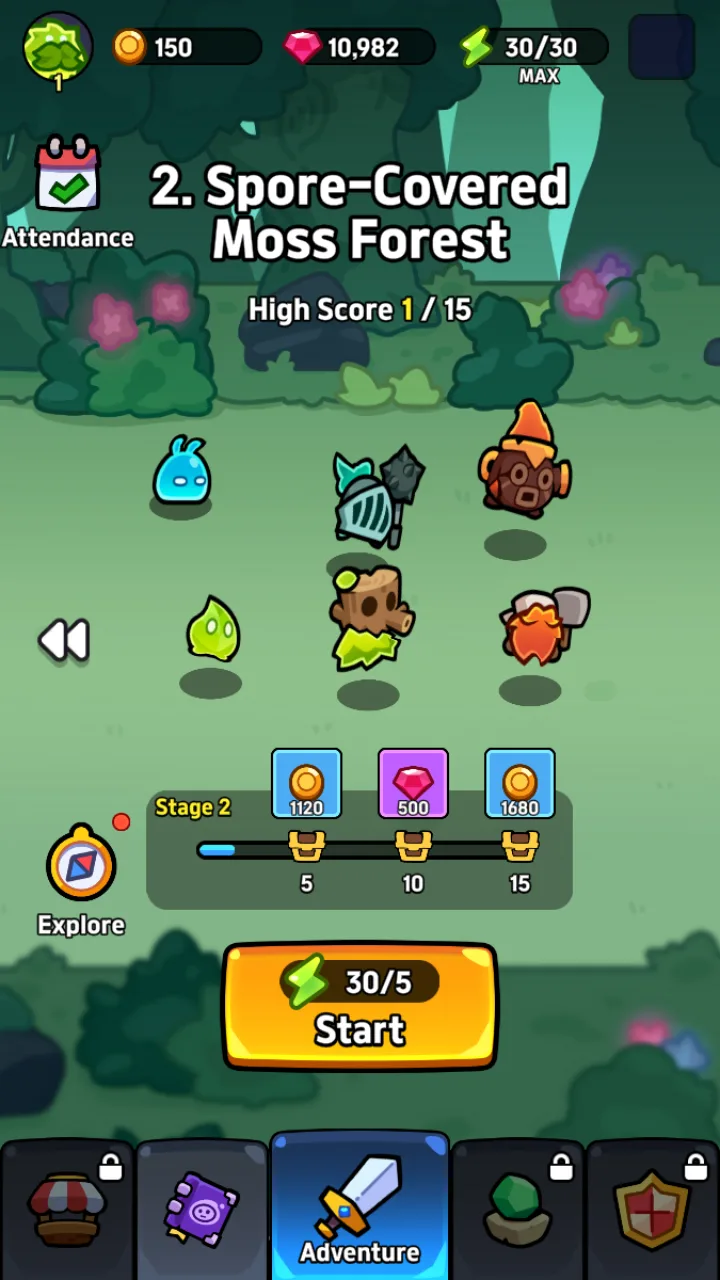Tap the green energy counter
The image size is (720, 1280).
[x=534, y=47]
